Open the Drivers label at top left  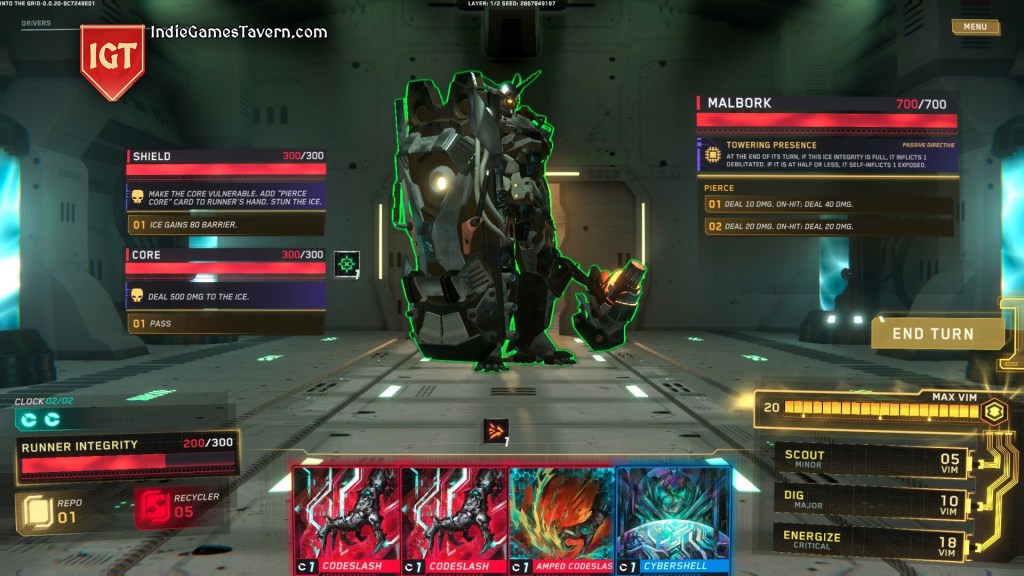point(36,22)
